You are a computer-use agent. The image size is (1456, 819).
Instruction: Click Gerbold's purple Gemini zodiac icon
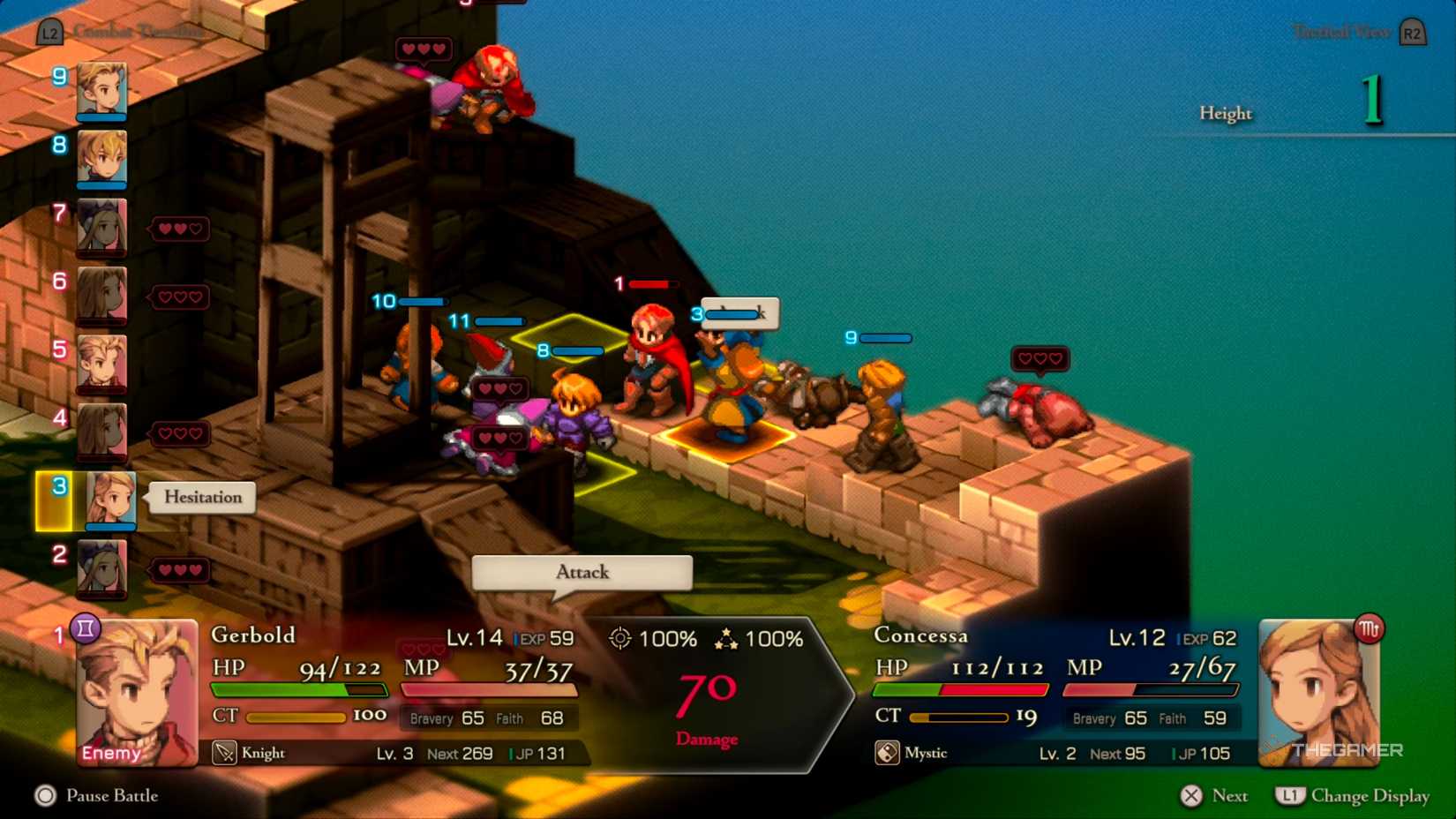pos(84,628)
